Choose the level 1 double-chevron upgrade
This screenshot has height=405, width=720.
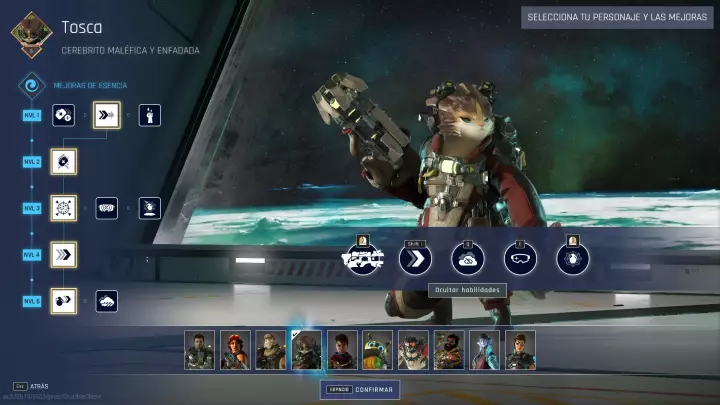(x=106, y=115)
